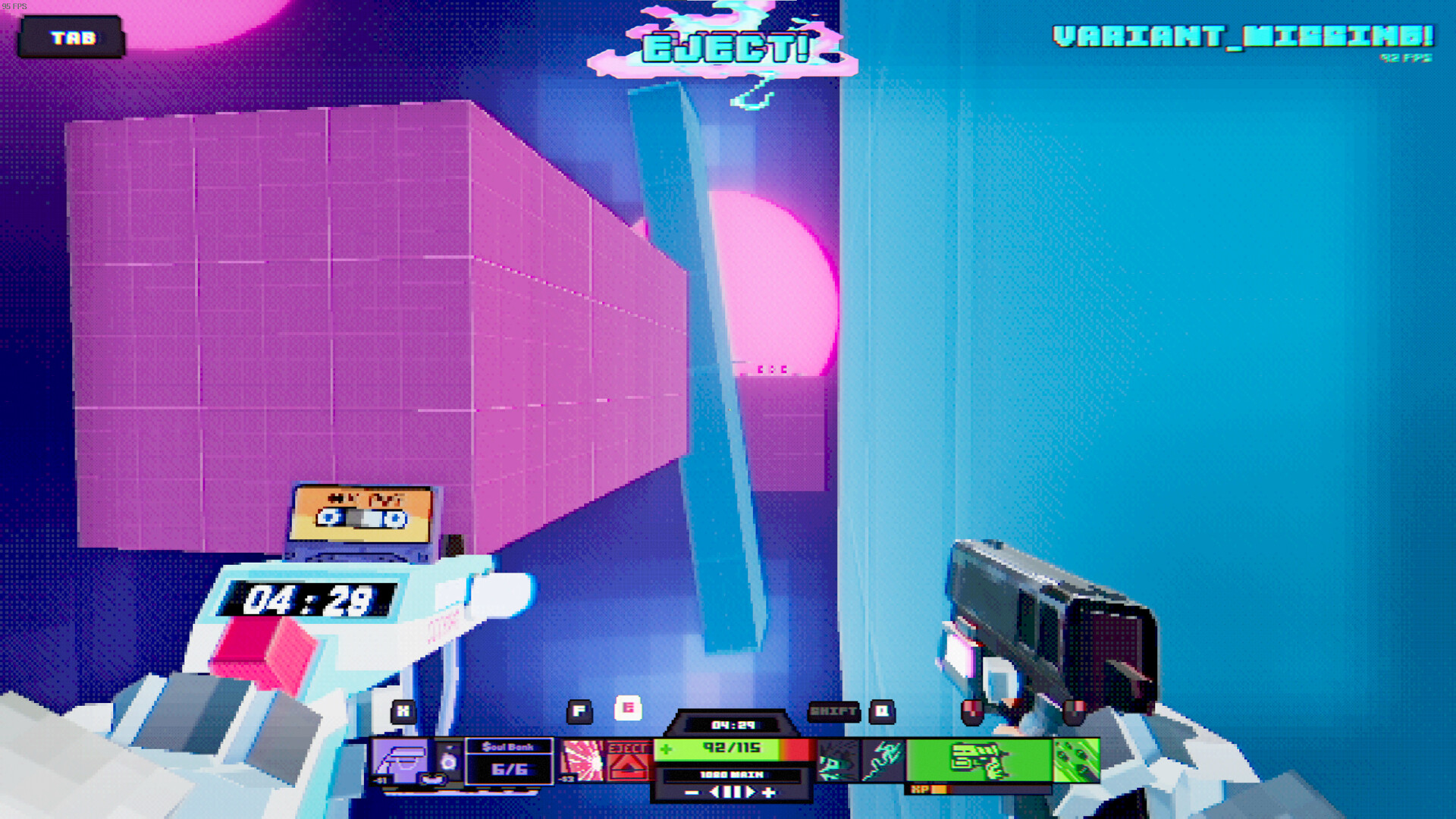Click the green 92/115 health bar
Screen dimensions: 1456x819
[x=730, y=748]
